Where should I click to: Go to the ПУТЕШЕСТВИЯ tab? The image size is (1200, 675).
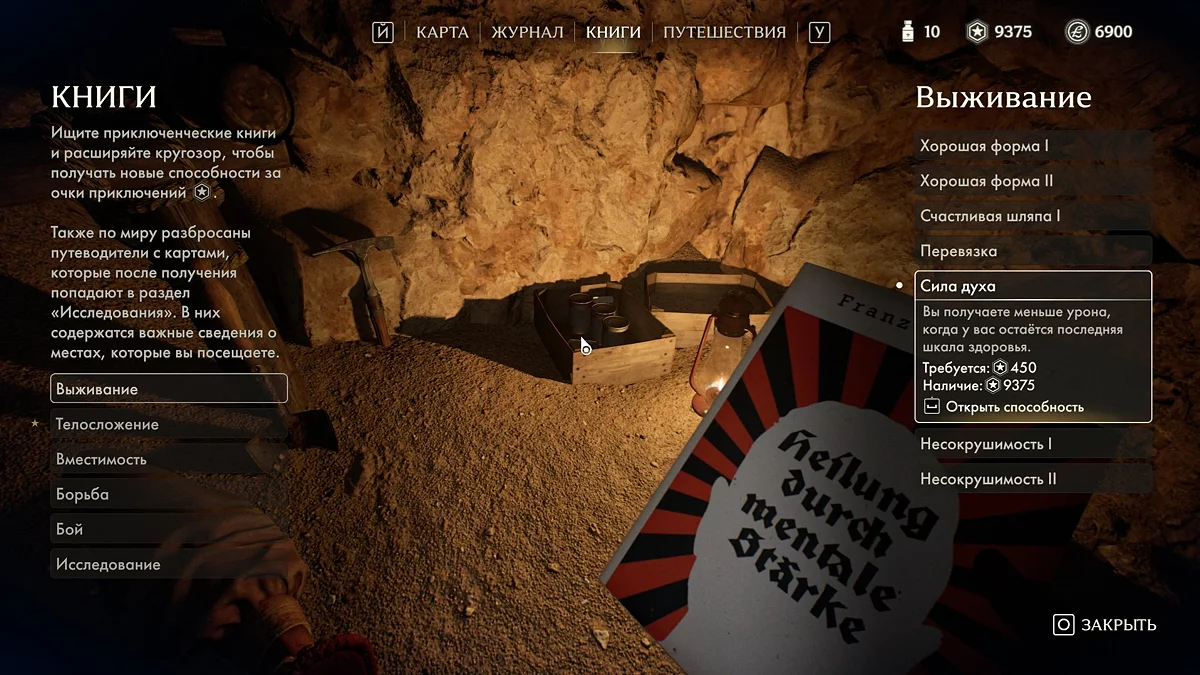(x=724, y=32)
